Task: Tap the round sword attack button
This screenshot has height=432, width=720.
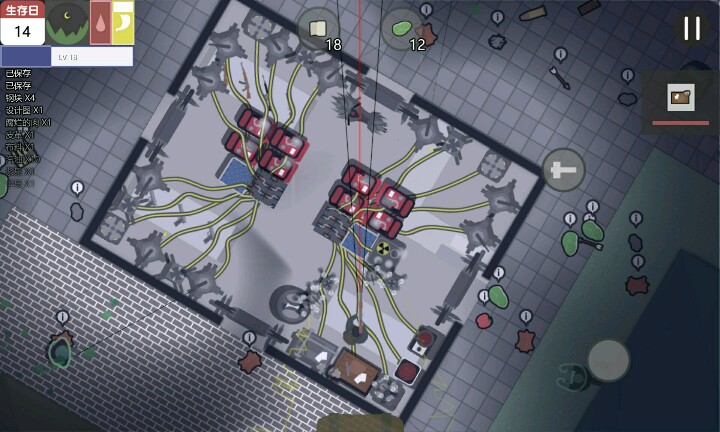Action: (564, 170)
